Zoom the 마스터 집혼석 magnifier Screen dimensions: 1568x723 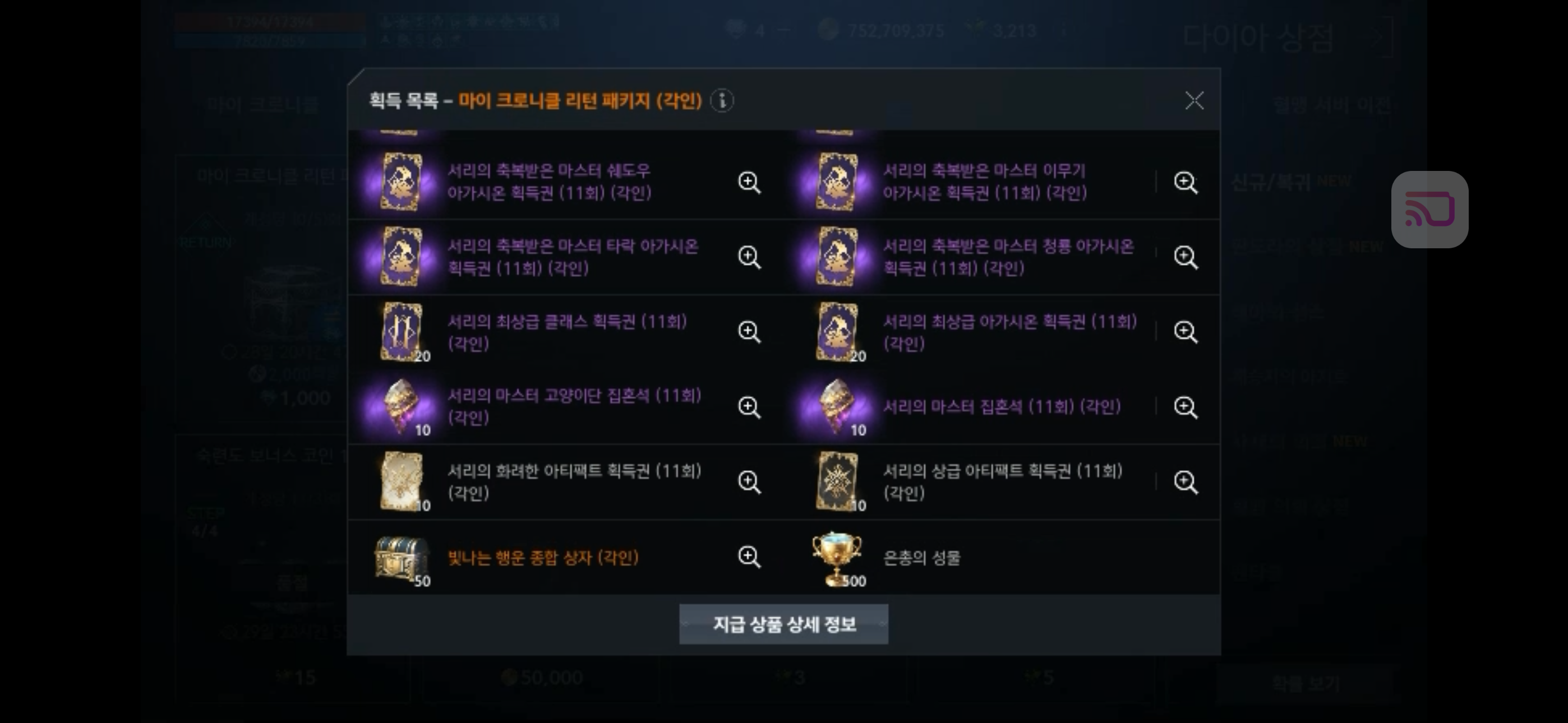tap(1184, 406)
